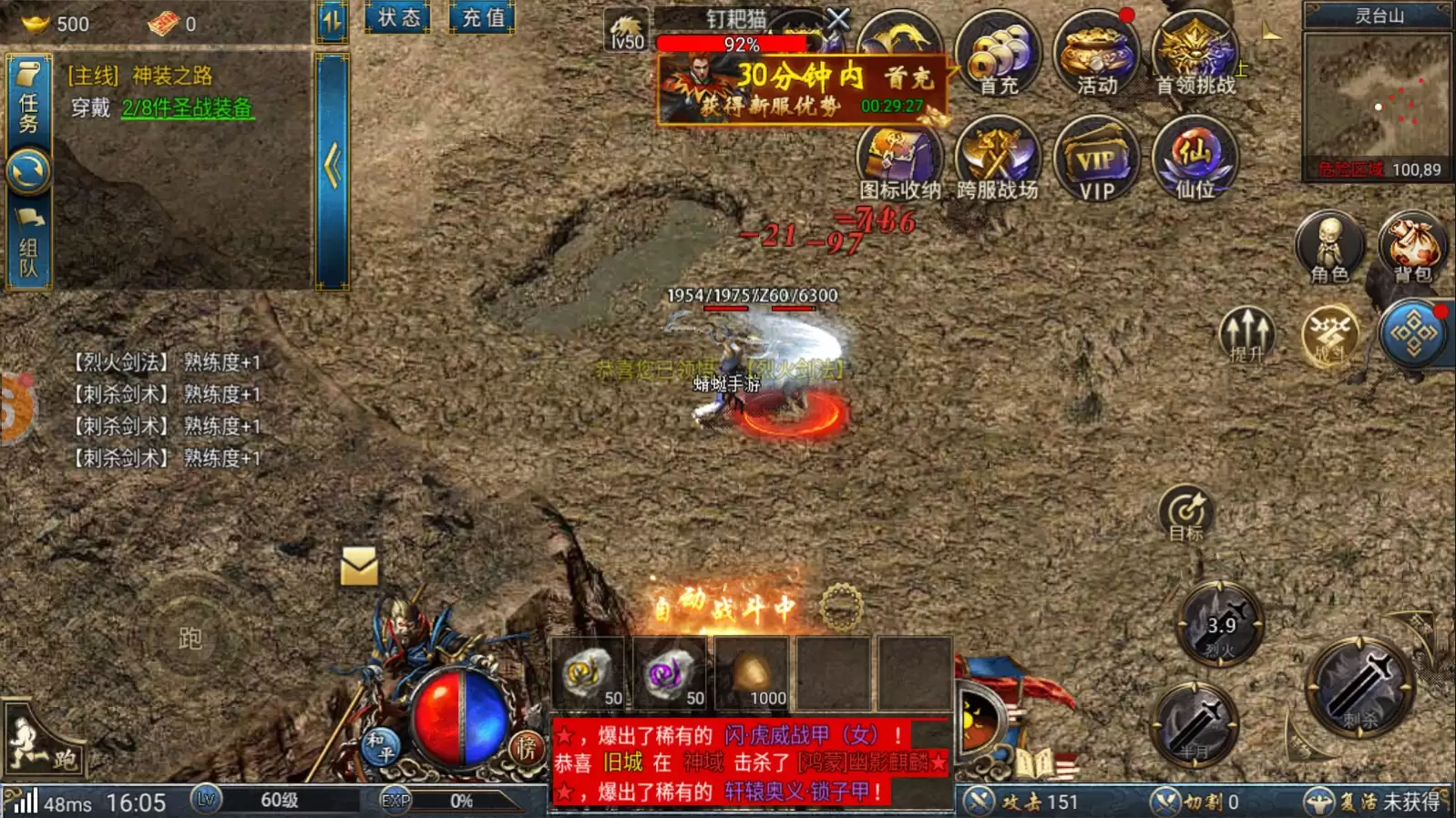Open the 状态 status button
1456x818 pixels.
398,17
